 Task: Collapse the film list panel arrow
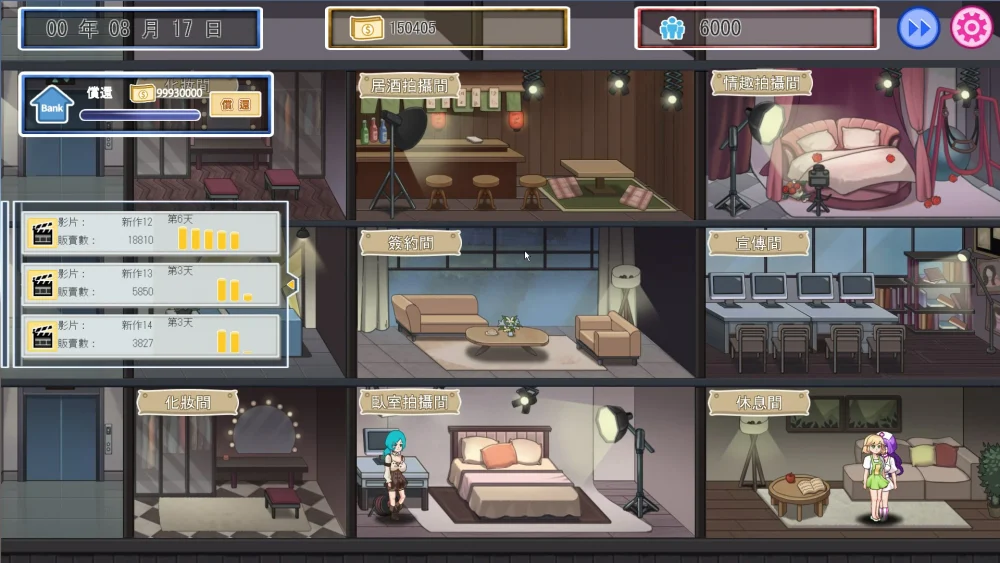(291, 285)
